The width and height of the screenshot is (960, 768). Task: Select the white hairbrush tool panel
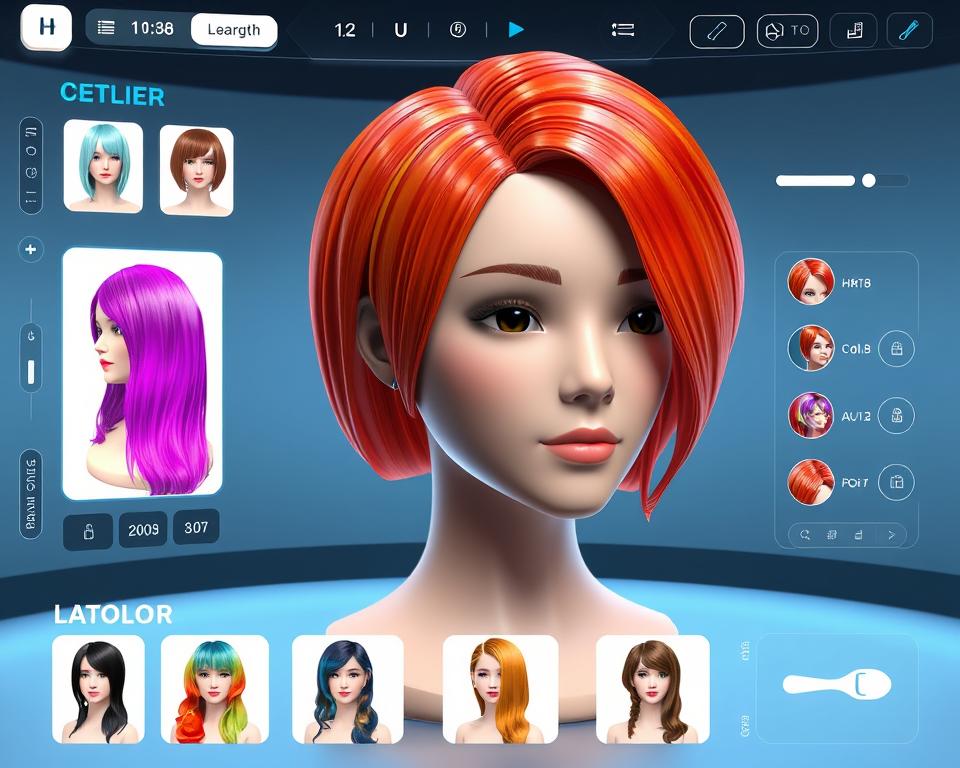[x=837, y=685]
